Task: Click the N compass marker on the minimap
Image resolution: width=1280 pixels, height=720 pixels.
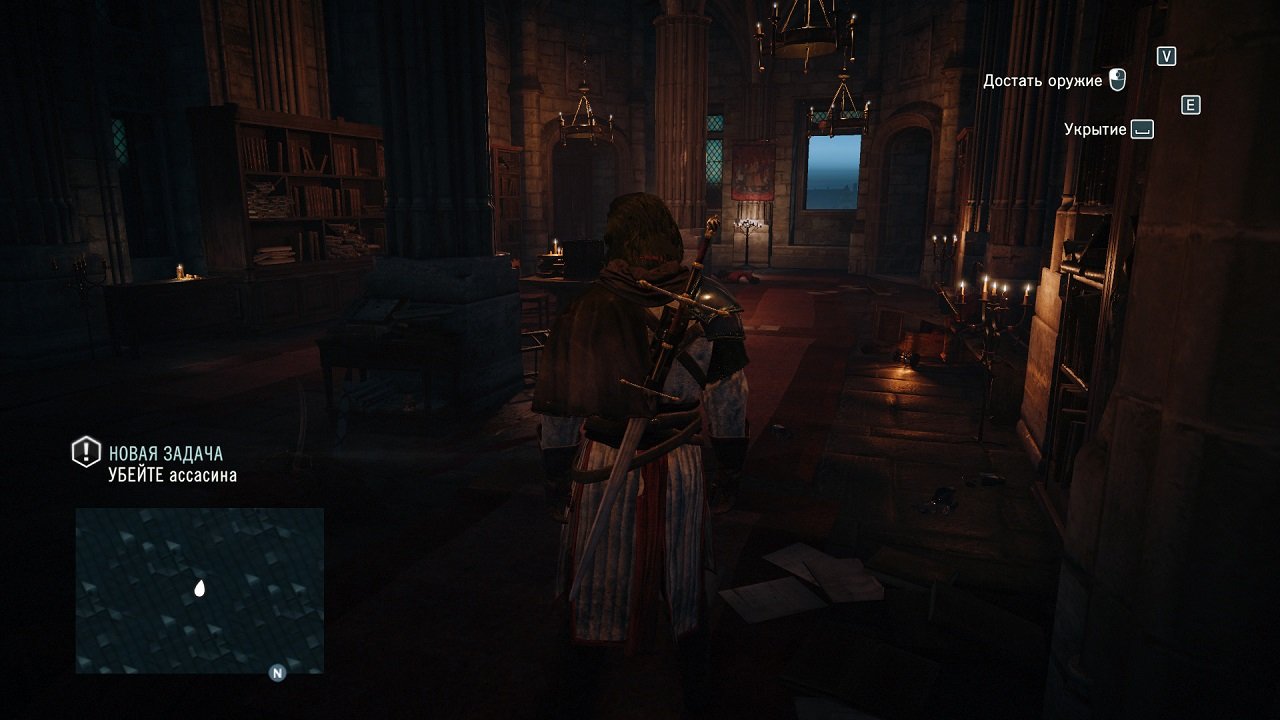Action: (277, 672)
